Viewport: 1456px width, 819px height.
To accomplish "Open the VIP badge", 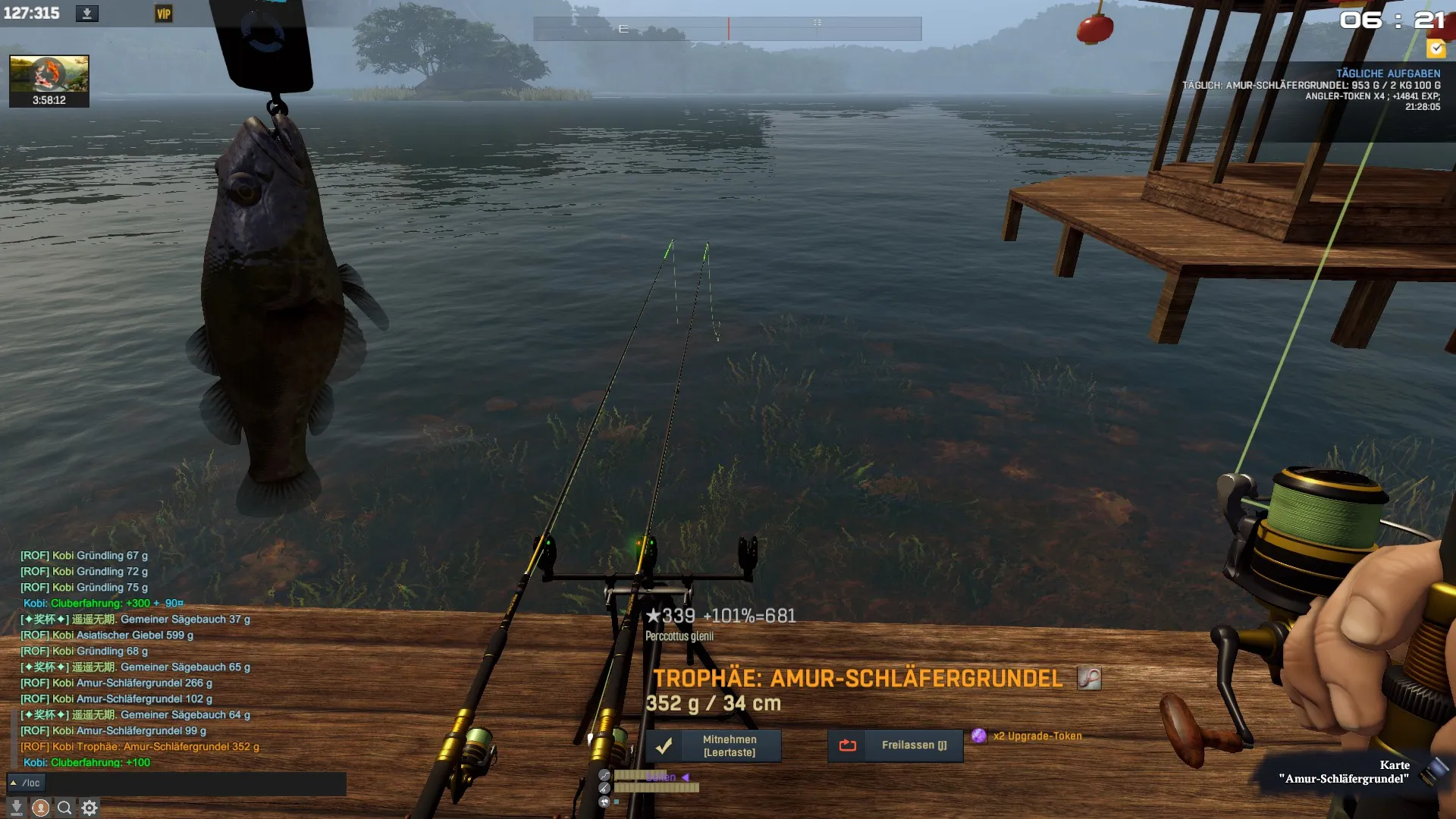I will [x=164, y=14].
